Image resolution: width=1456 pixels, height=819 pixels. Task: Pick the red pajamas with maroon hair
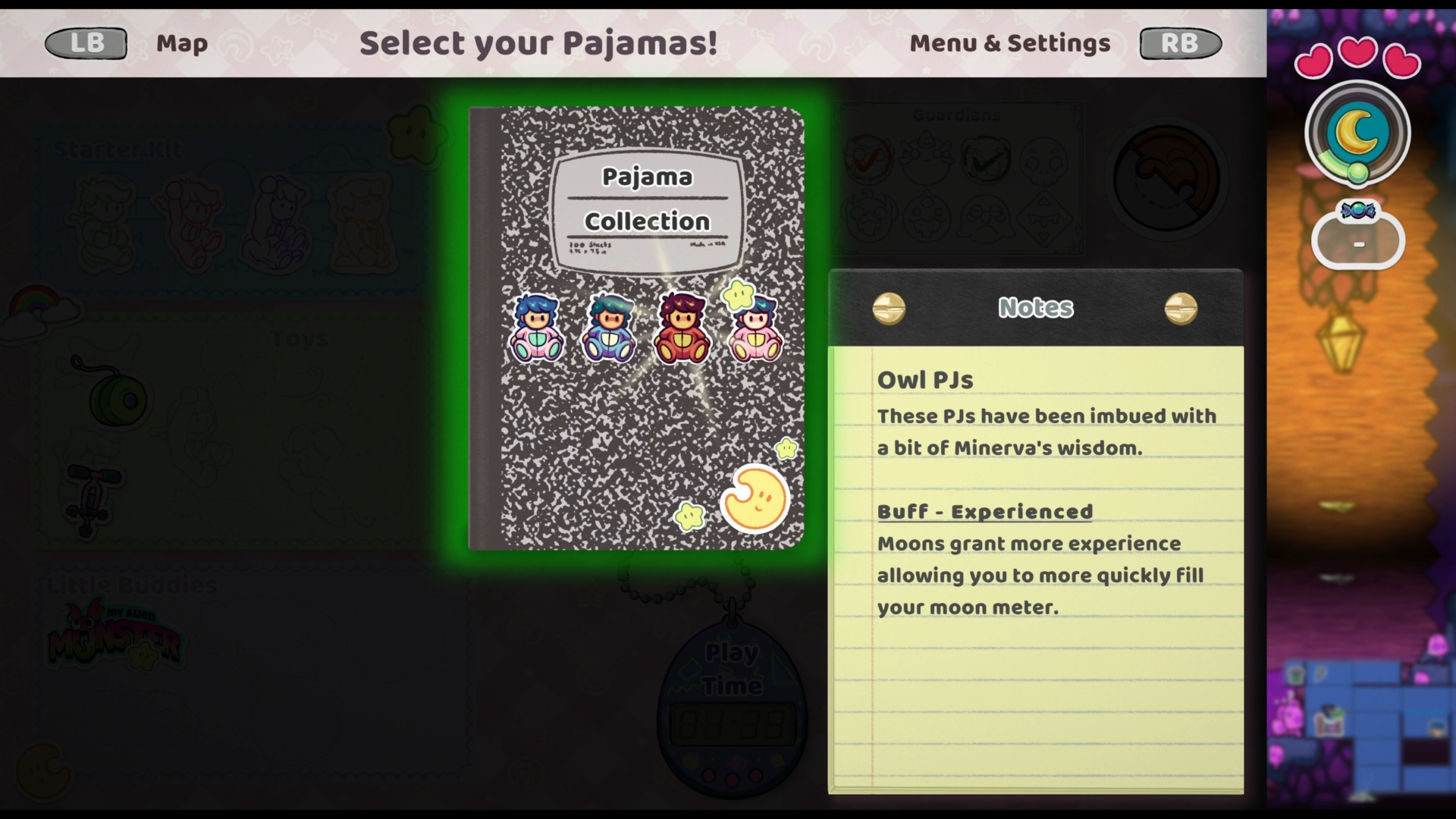pyautogui.click(x=682, y=329)
